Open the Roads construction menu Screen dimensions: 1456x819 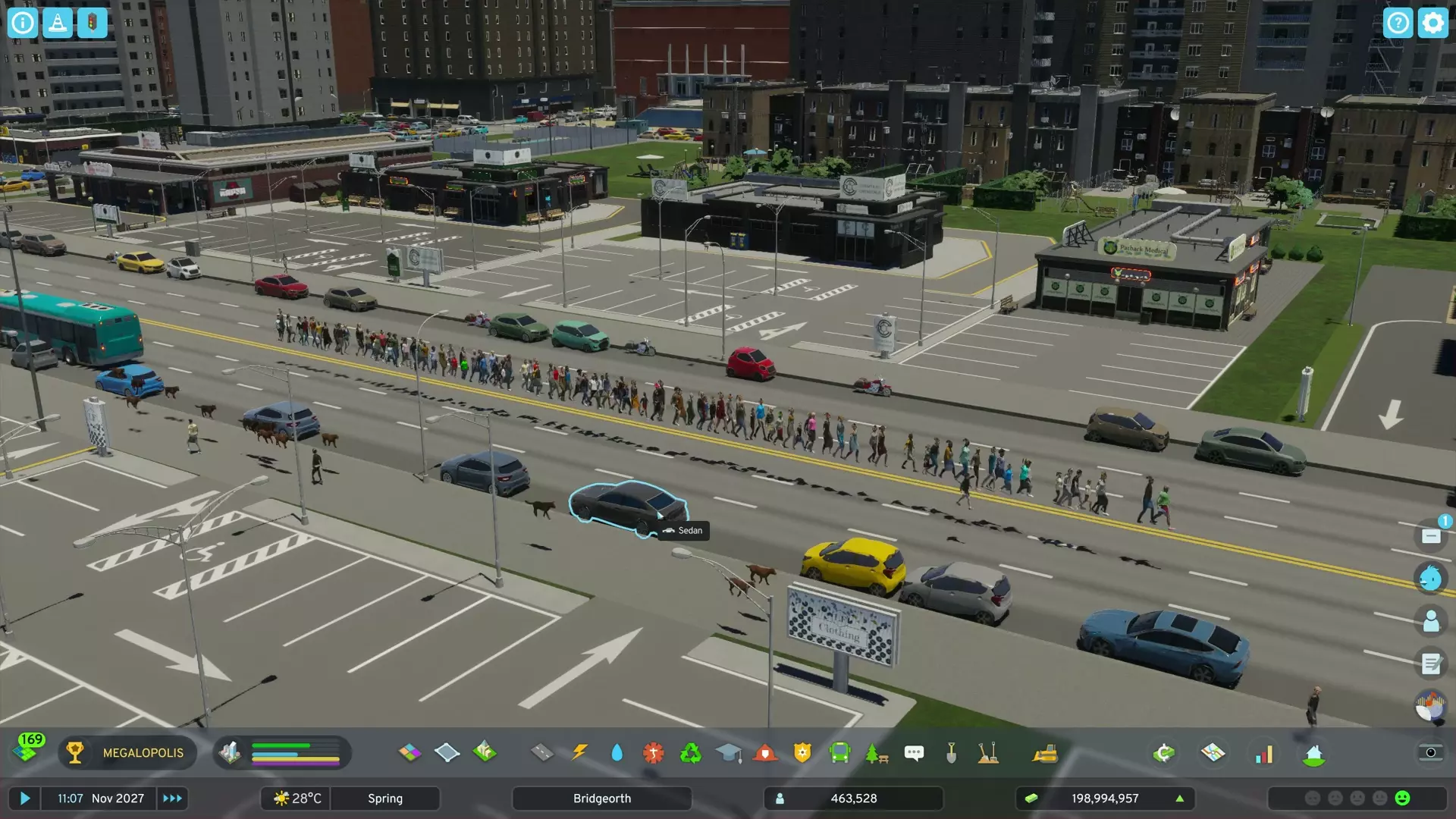pyautogui.click(x=543, y=752)
